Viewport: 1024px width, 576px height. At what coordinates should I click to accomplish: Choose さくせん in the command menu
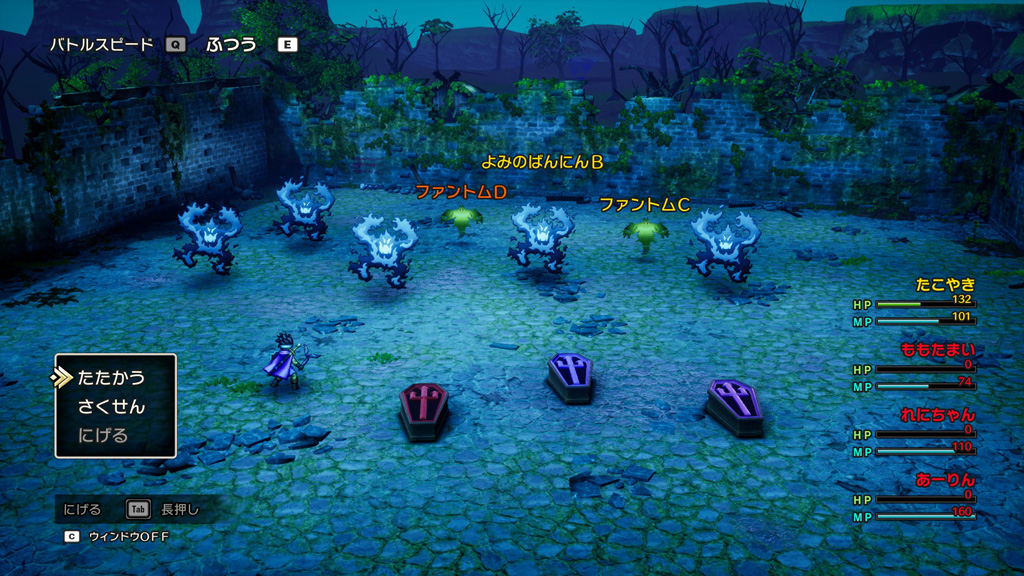coord(111,407)
